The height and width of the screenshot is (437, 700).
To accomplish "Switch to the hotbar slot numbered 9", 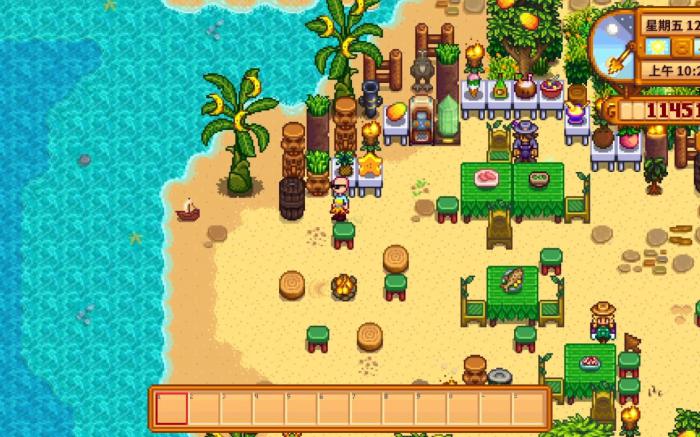I will coord(430,408).
